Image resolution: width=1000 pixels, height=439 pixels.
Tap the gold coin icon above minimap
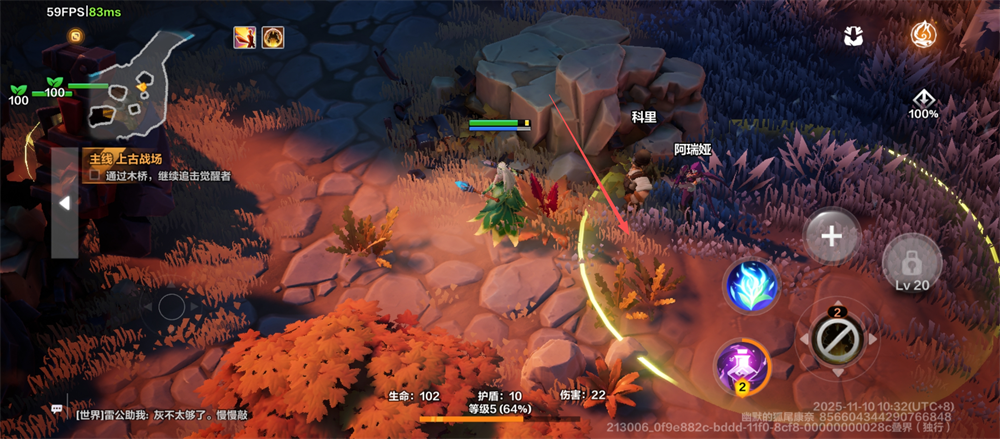[x=75, y=36]
